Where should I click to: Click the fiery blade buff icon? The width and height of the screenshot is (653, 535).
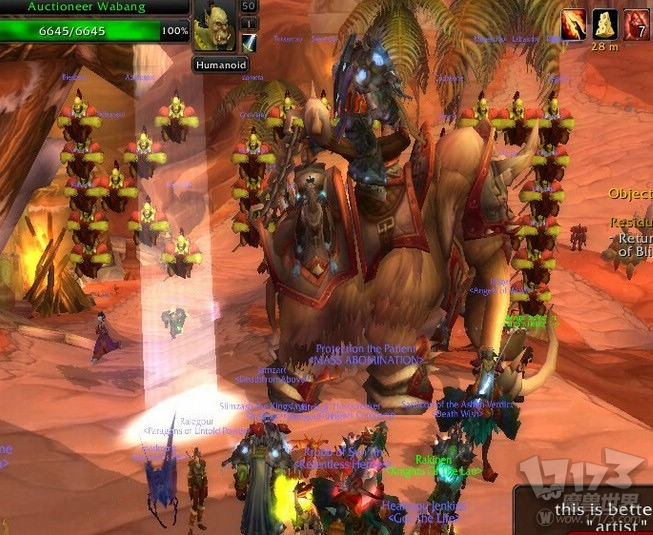(x=574, y=22)
